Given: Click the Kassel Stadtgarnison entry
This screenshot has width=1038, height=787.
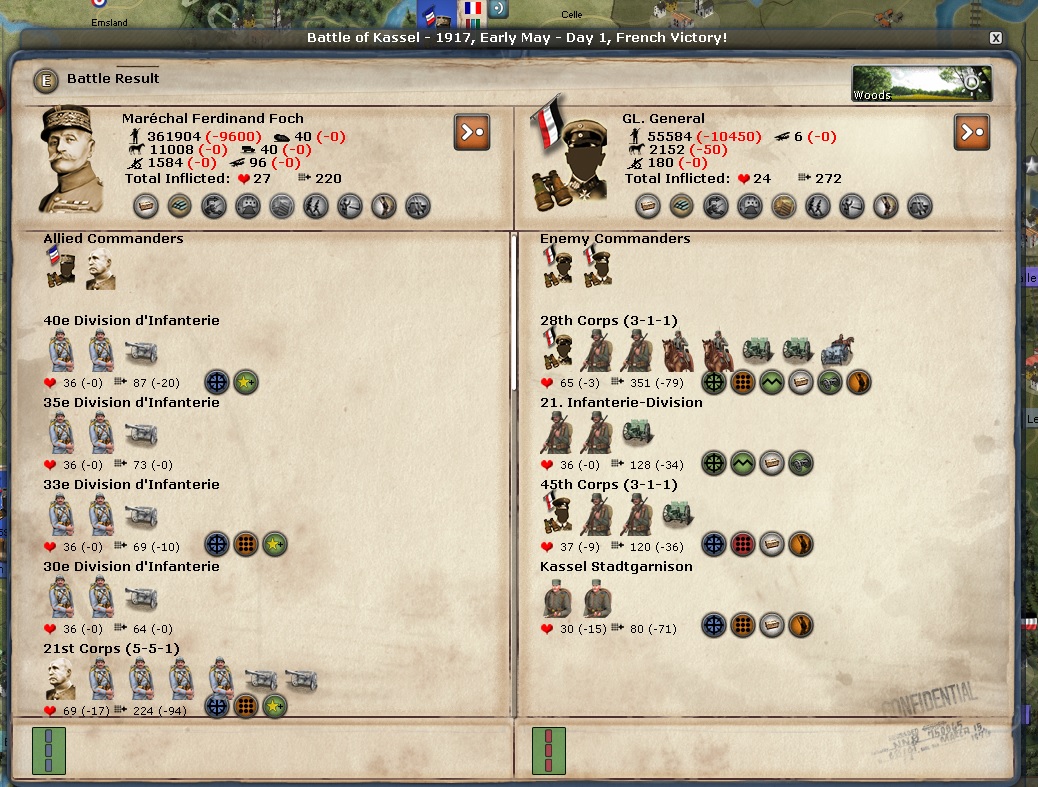Looking at the screenshot, I should pyautogui.click(x=616, y=567).
